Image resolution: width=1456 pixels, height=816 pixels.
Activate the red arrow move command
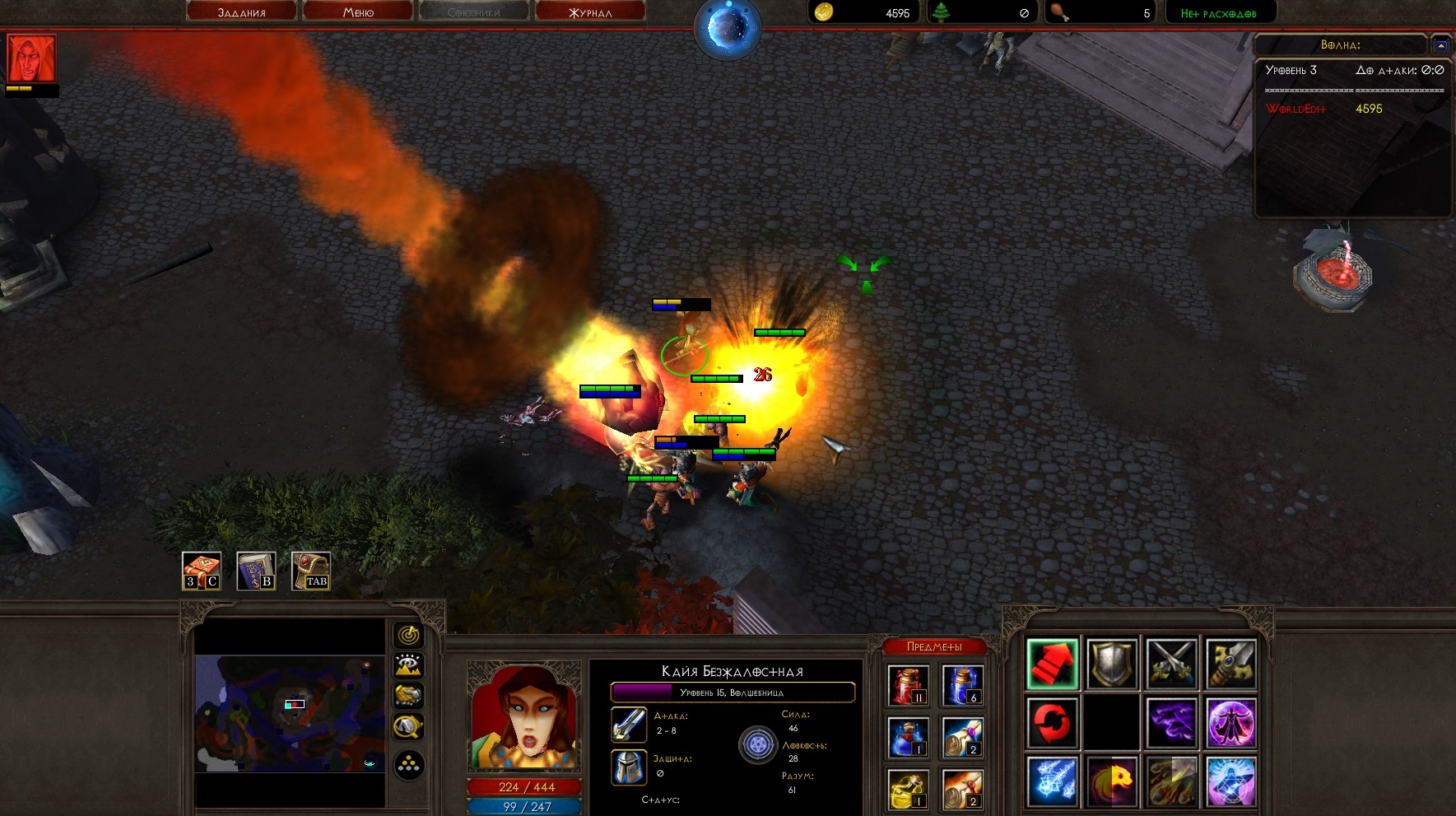click(x=1053, y=664)
